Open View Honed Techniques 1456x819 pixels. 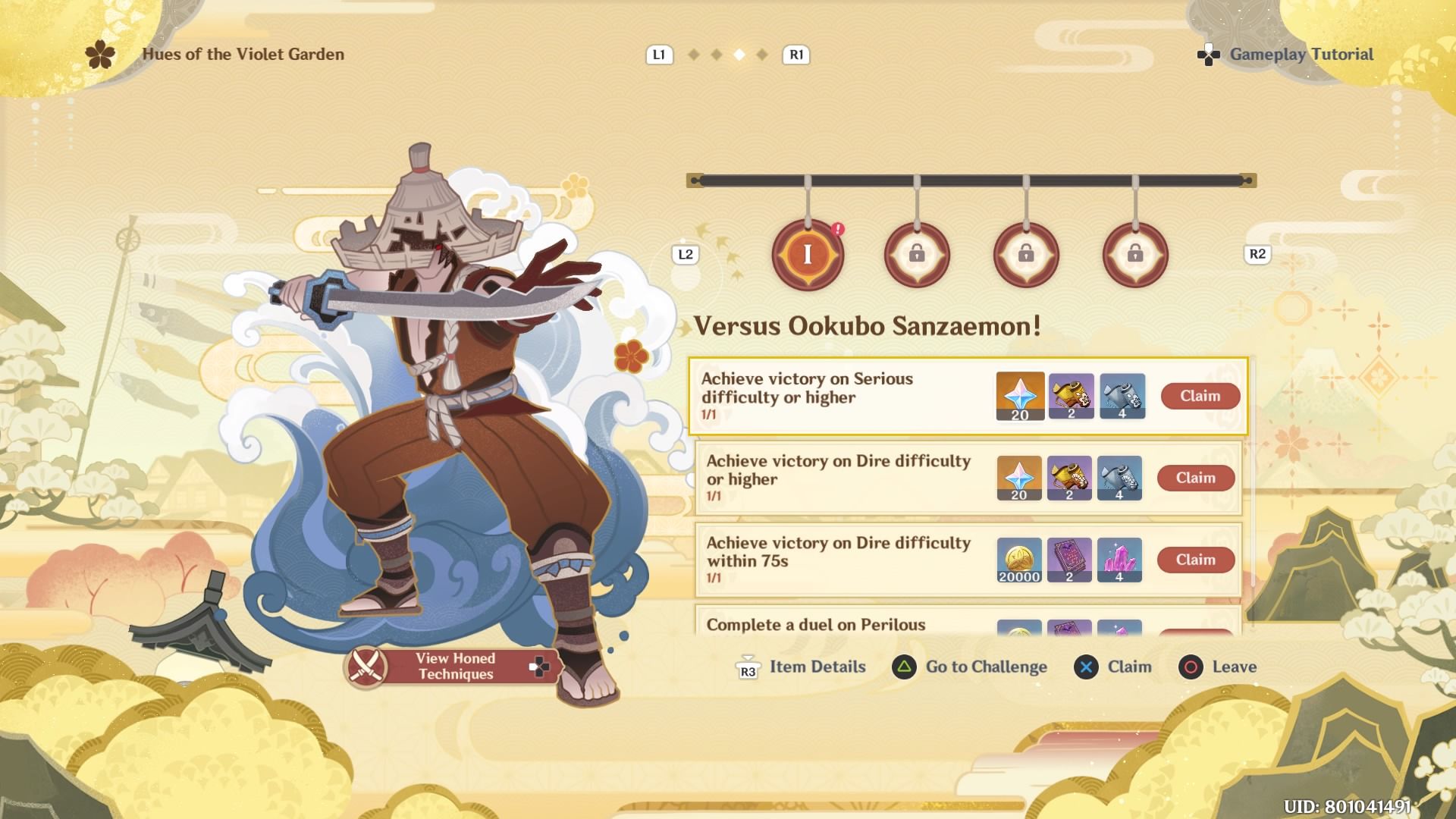pos(453,667)
